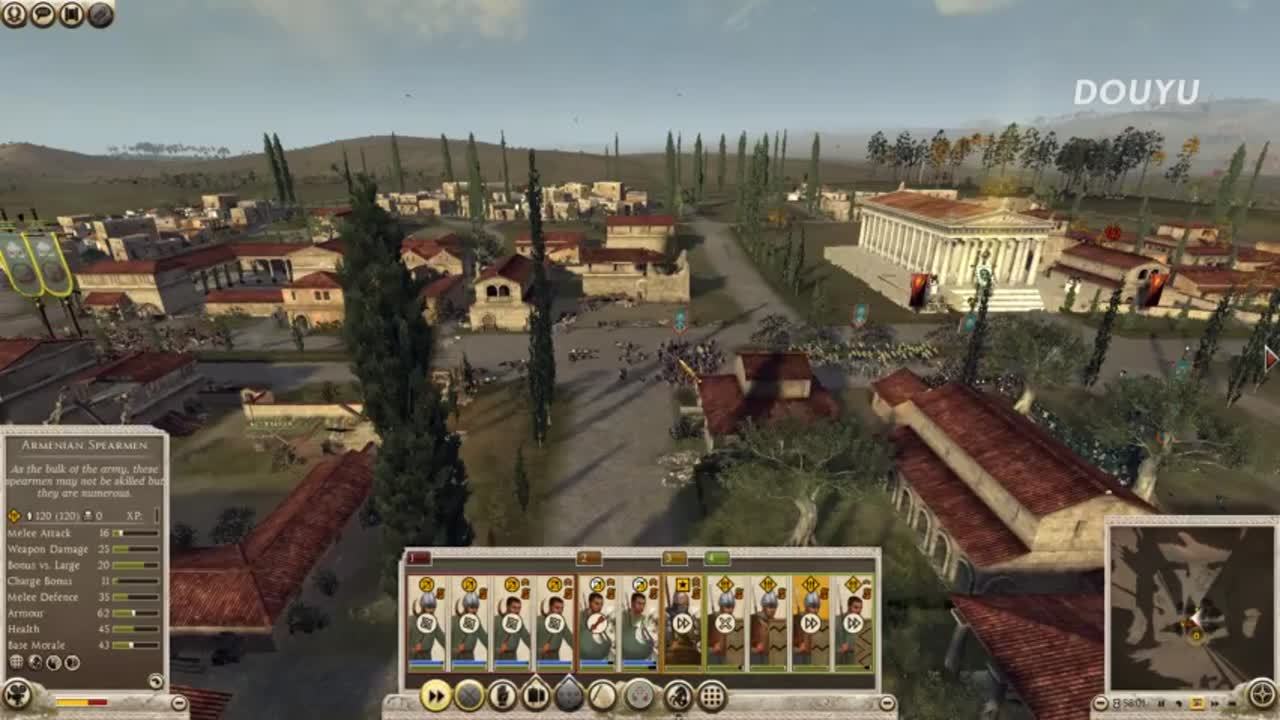Select unit group 3 tab
1280x720 pixels.
(x=675, y=558)
